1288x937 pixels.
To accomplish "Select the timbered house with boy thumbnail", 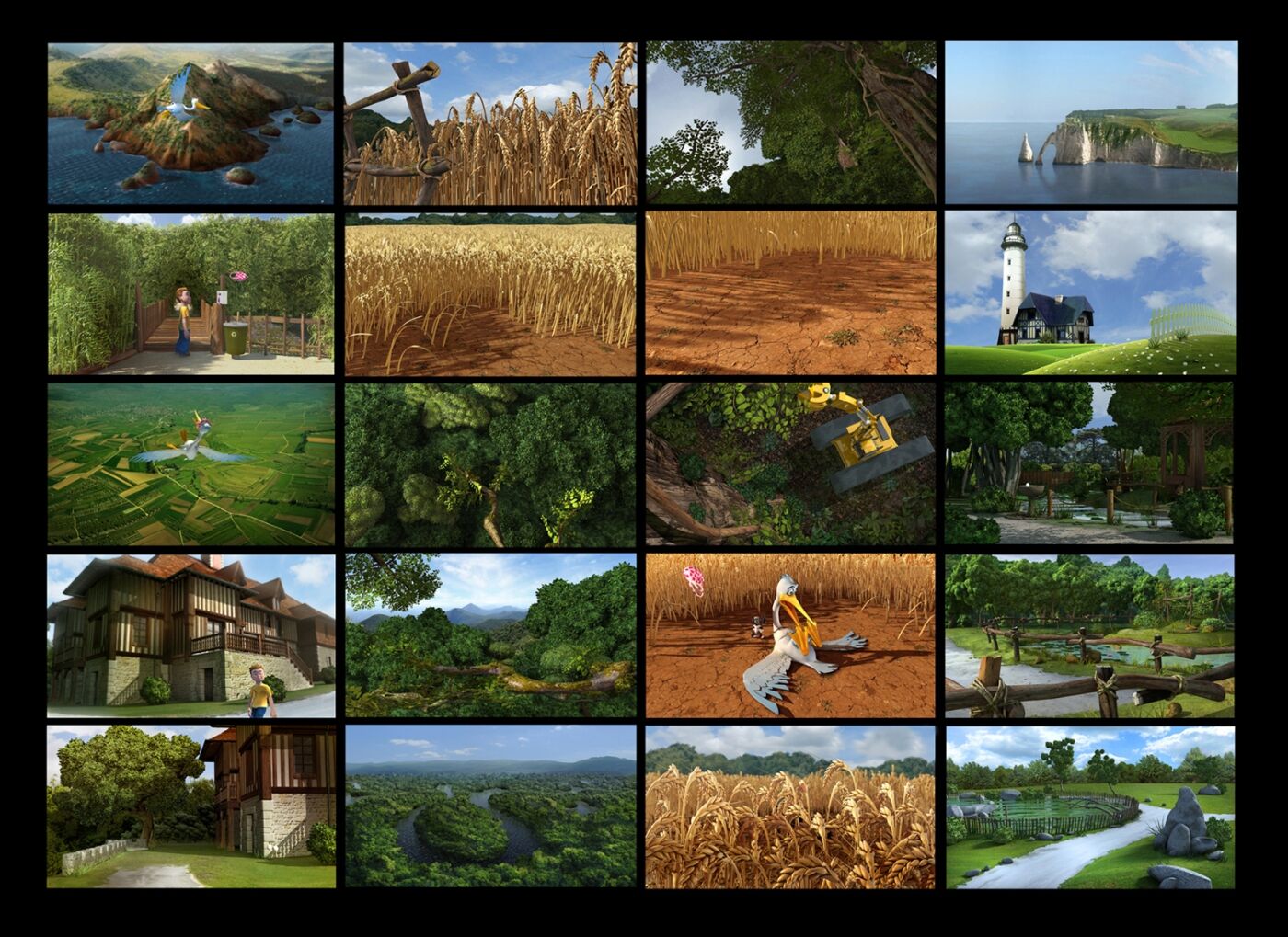I will [x=190, y=635].
